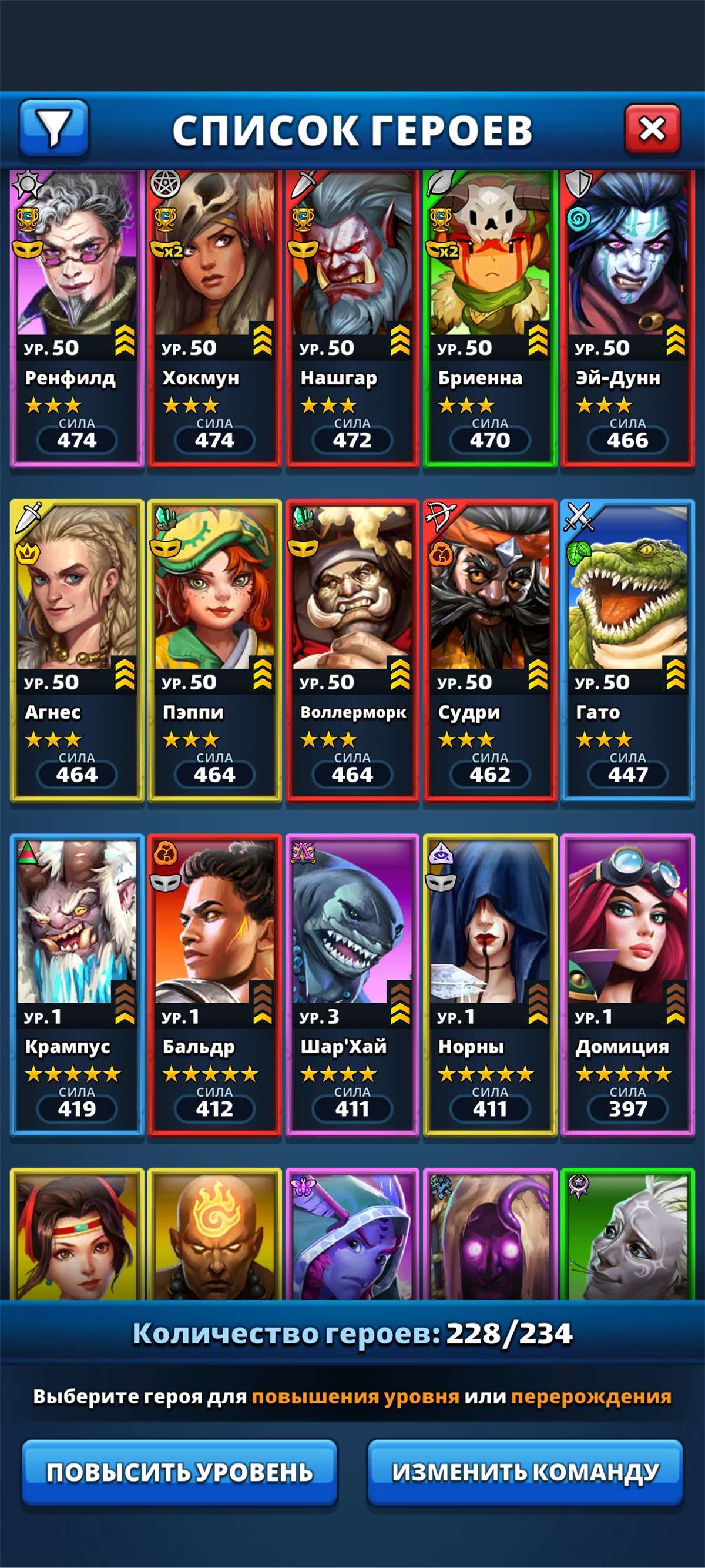Choose the Бальдр hero card

(x=214, y=984)
